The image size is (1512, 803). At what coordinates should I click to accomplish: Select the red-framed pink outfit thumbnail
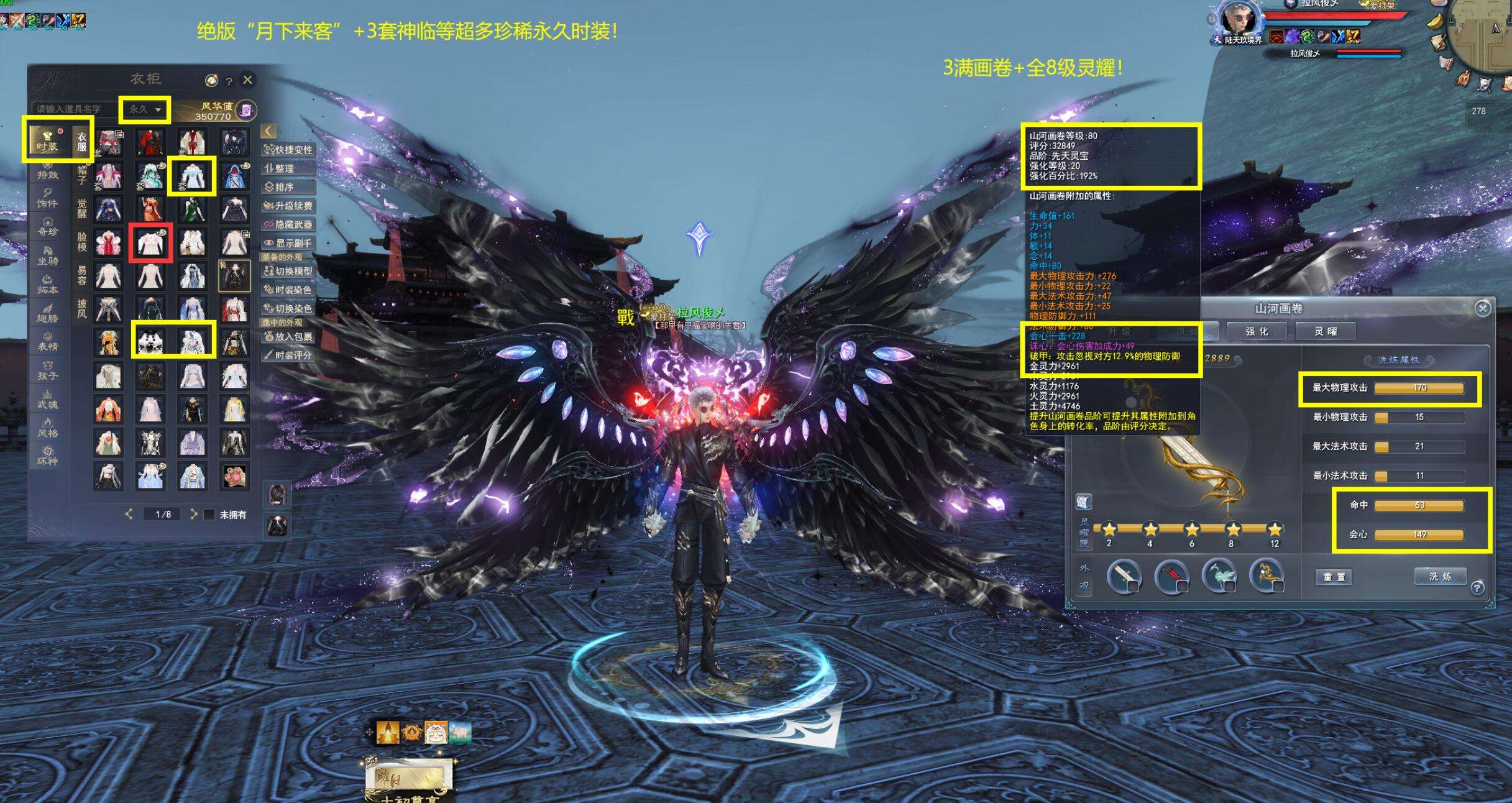click(x=150, y=242)
